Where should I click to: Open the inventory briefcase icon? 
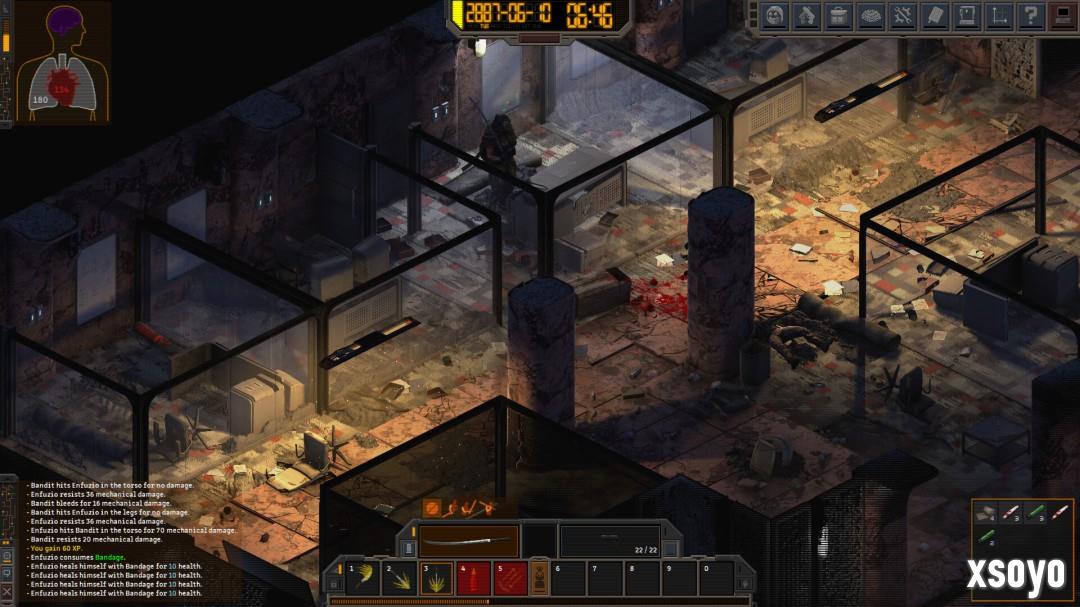point(838,16)
